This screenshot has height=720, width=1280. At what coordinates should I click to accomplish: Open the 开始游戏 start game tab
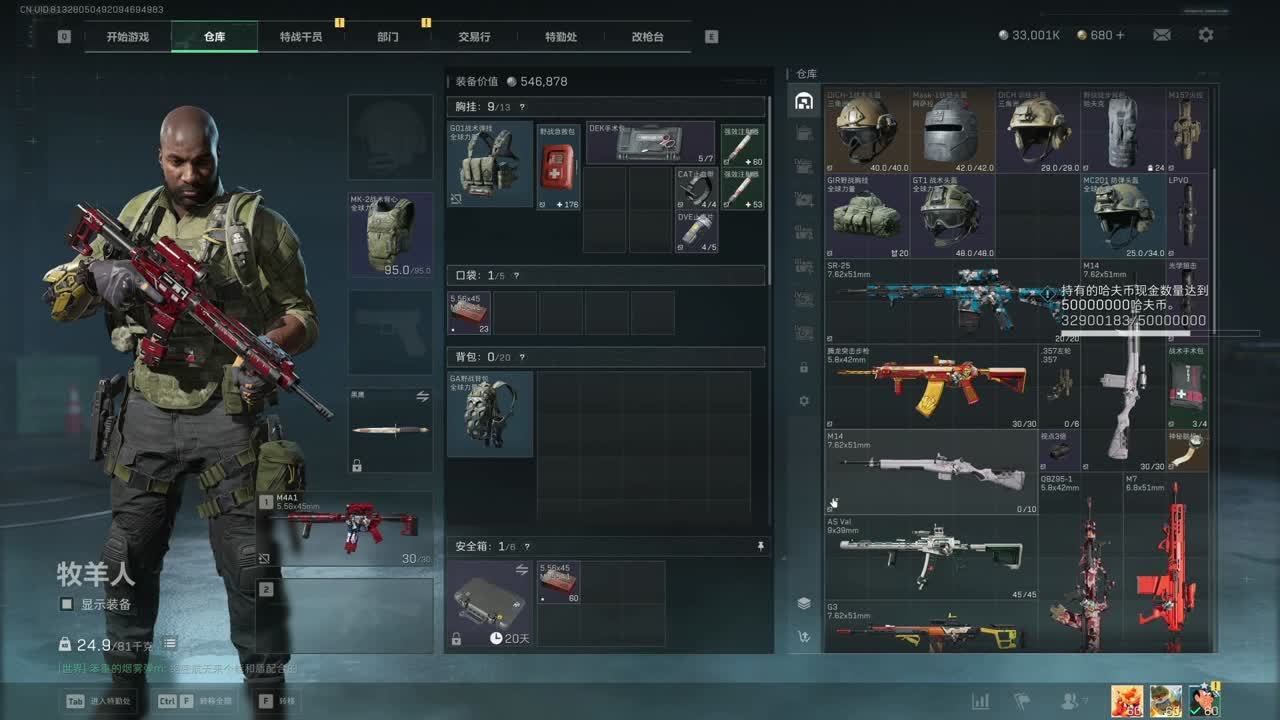tap(128, 37)
